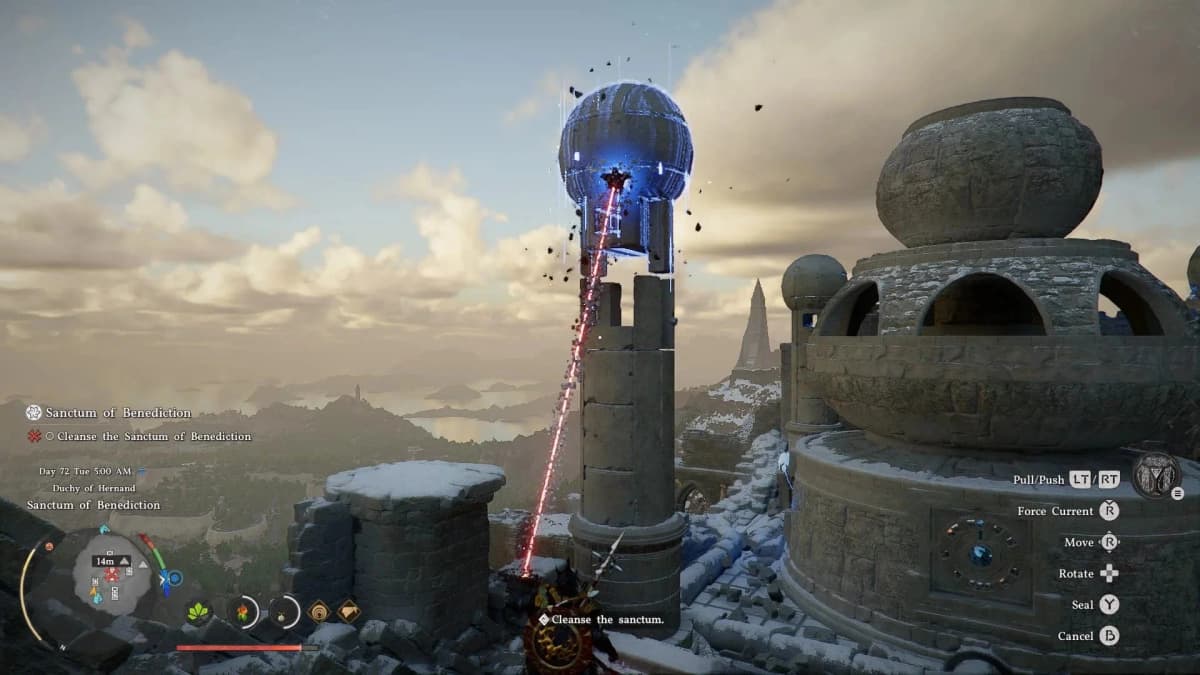The height and width of the screenshot is (675, 1200).
Task: Select the green leaf ability icon
Action: tap(199, 611)
